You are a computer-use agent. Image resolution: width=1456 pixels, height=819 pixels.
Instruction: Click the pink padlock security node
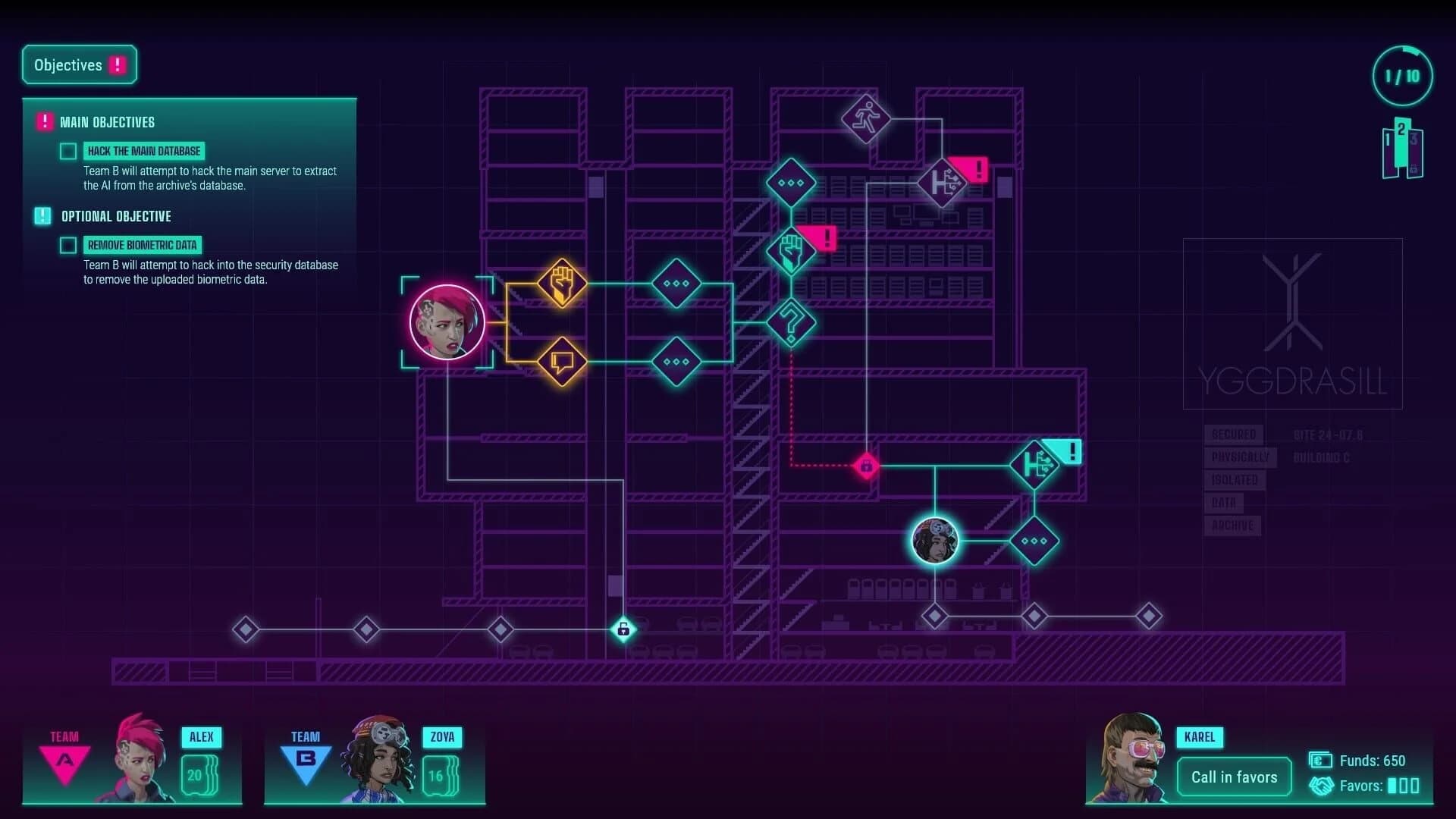coord(867,465)
